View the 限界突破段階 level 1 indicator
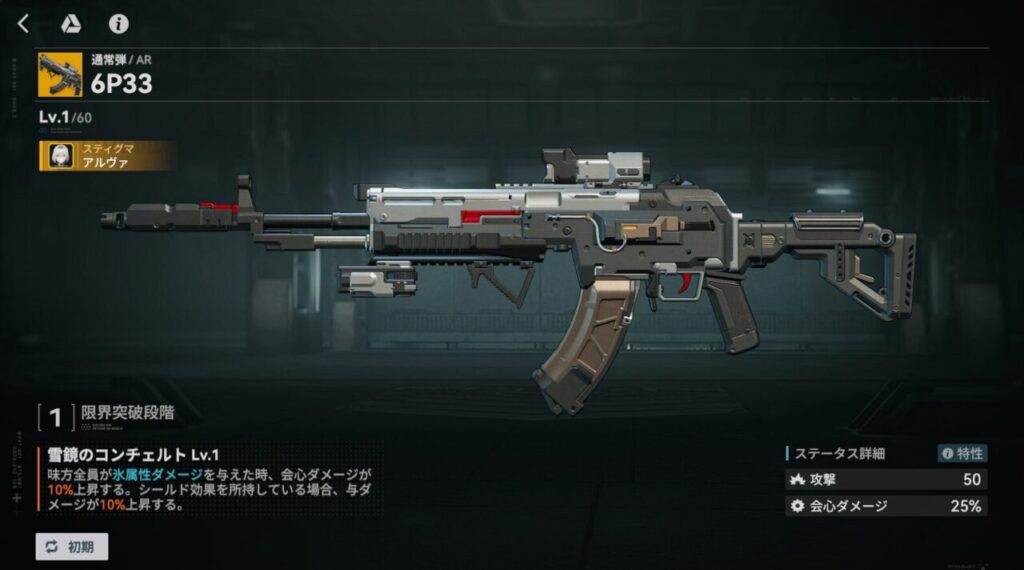The height and width of the screenshot is (570, 1024). tap(57, 413)
